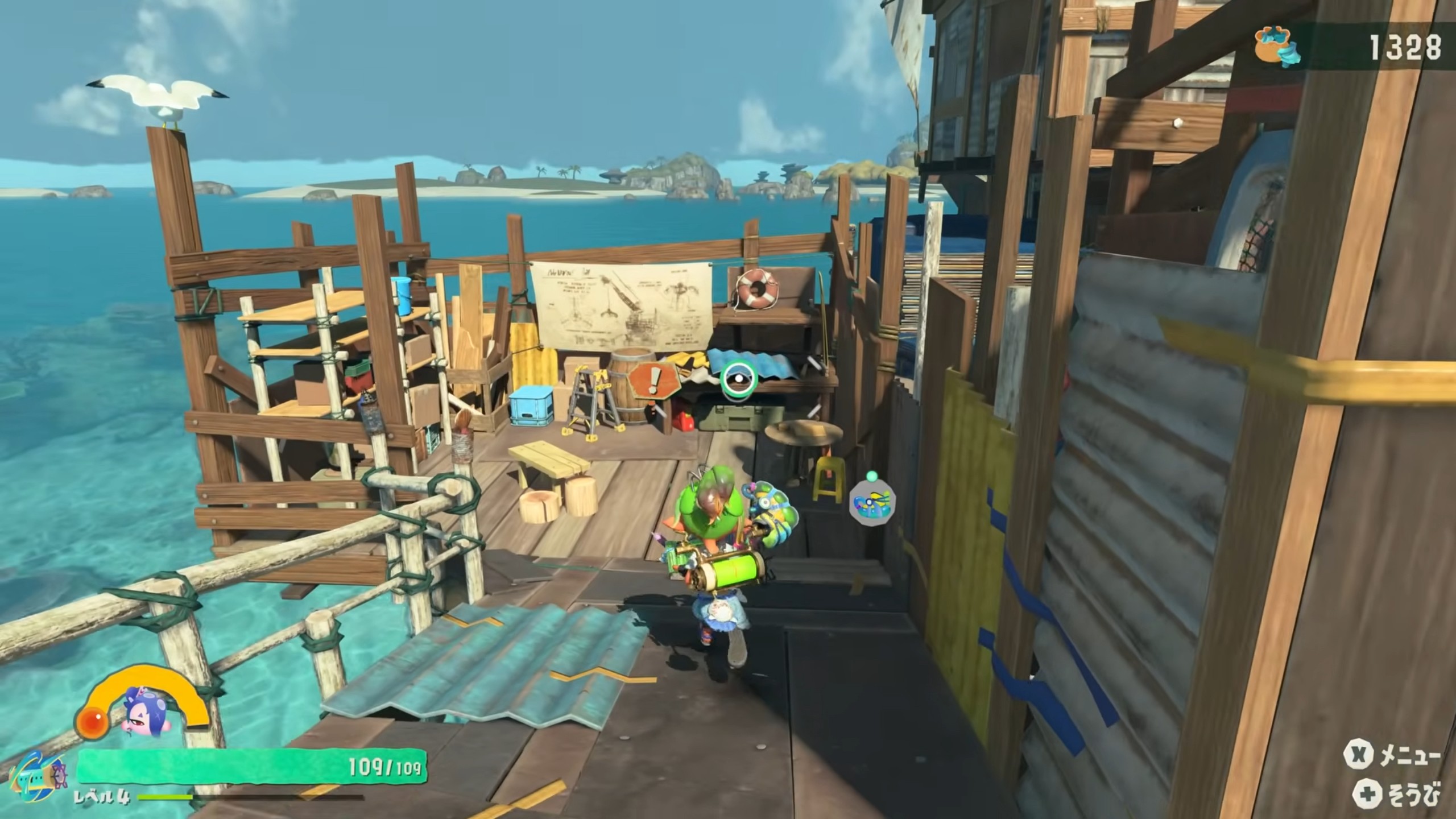Select the eye-shaped inspect marker
Viewport: 1456px width, 819px height.
pyautogui.click(x=738, y=379)
